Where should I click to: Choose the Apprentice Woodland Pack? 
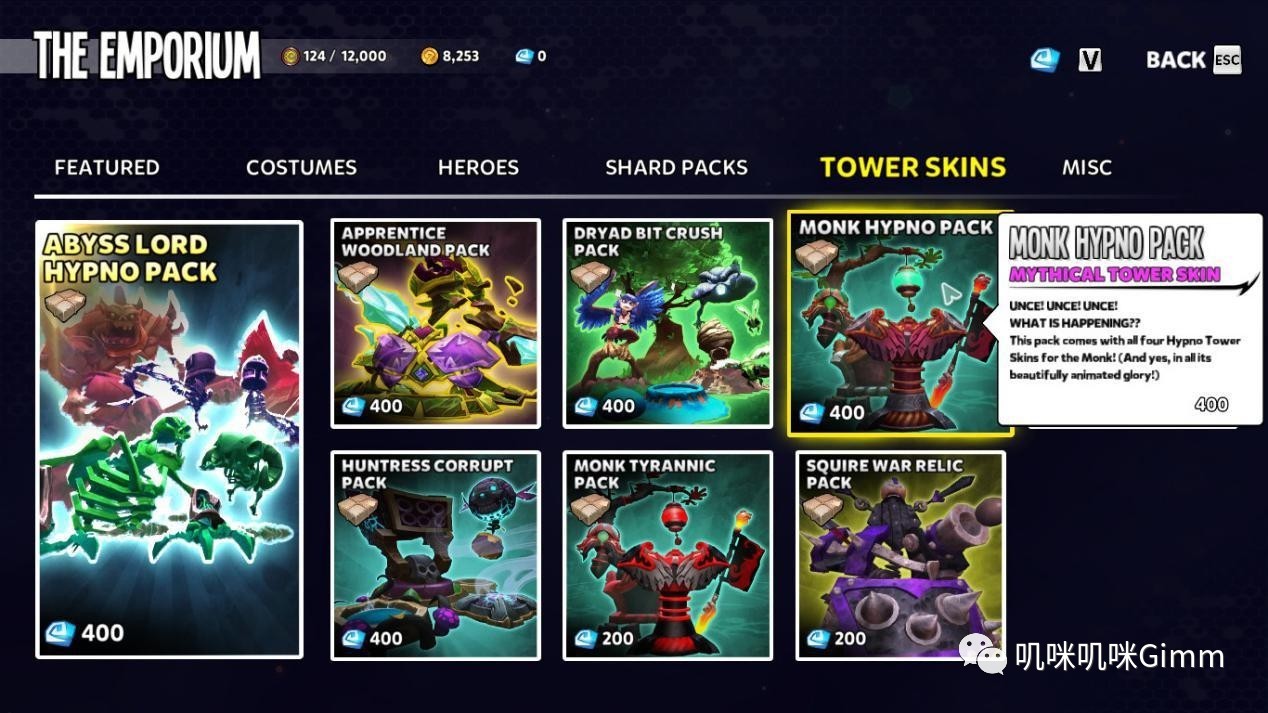point(436,323)
